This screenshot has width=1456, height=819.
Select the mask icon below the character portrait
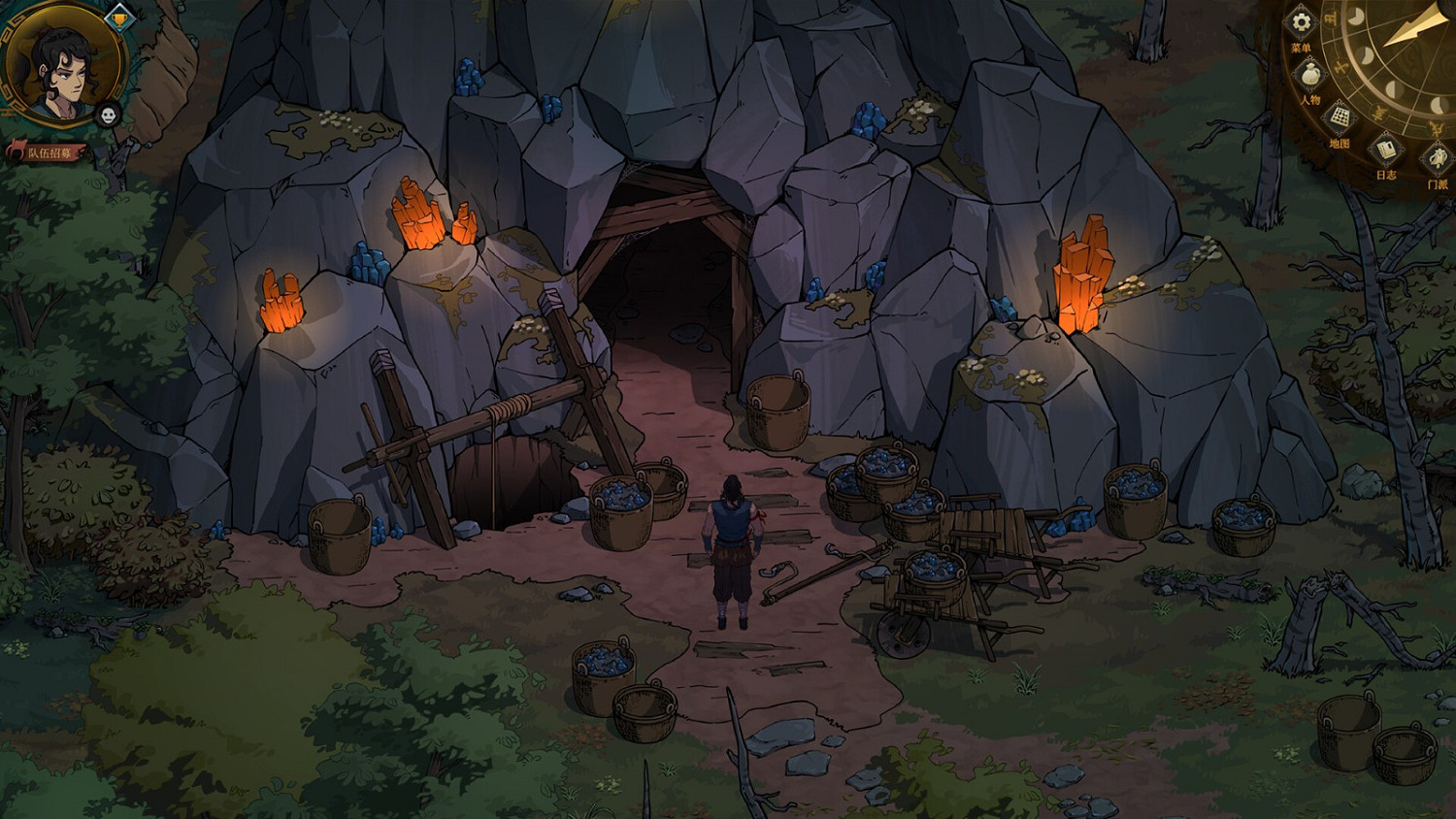107,115
